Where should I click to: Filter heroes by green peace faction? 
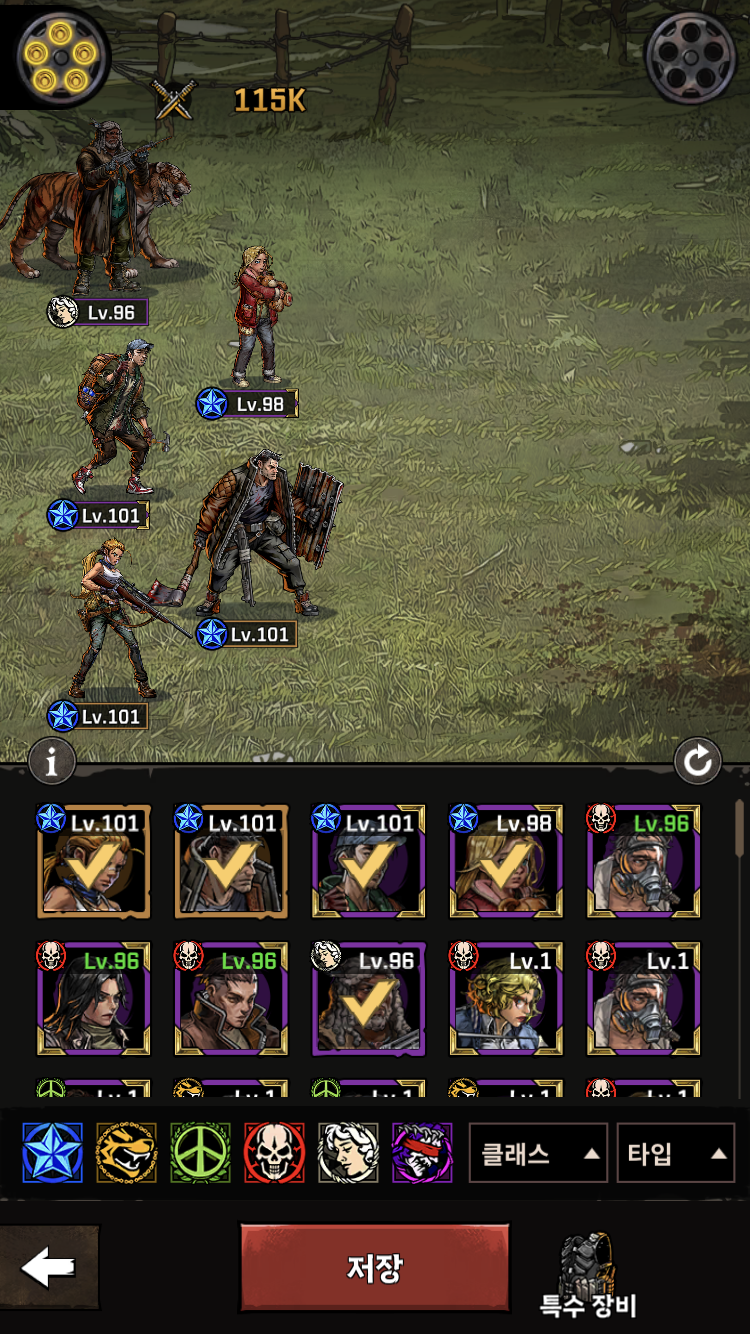pyautogui.click(x=200, y=1153)
